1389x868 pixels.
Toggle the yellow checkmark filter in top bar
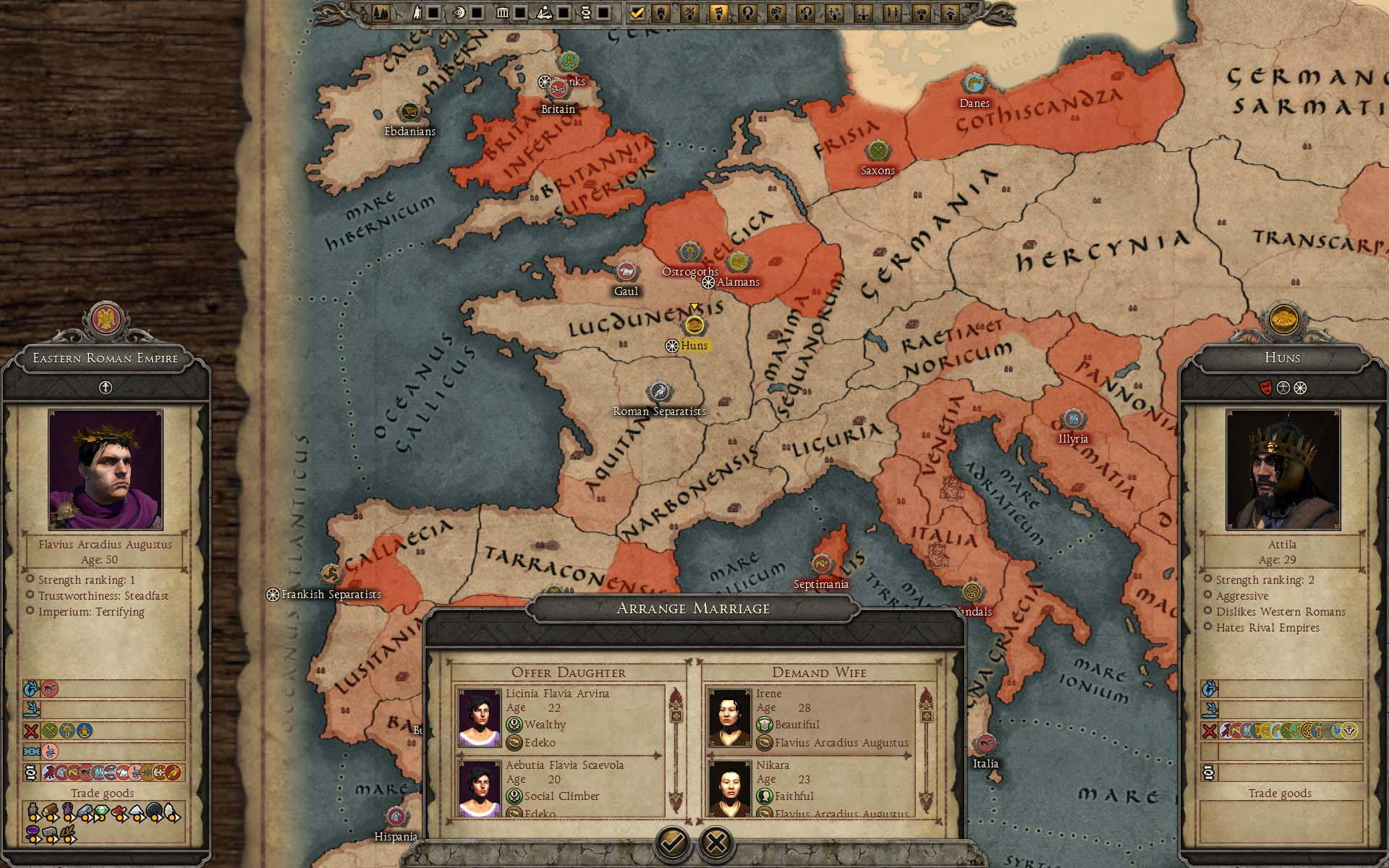pyautogui.click(x=637, y=12)
